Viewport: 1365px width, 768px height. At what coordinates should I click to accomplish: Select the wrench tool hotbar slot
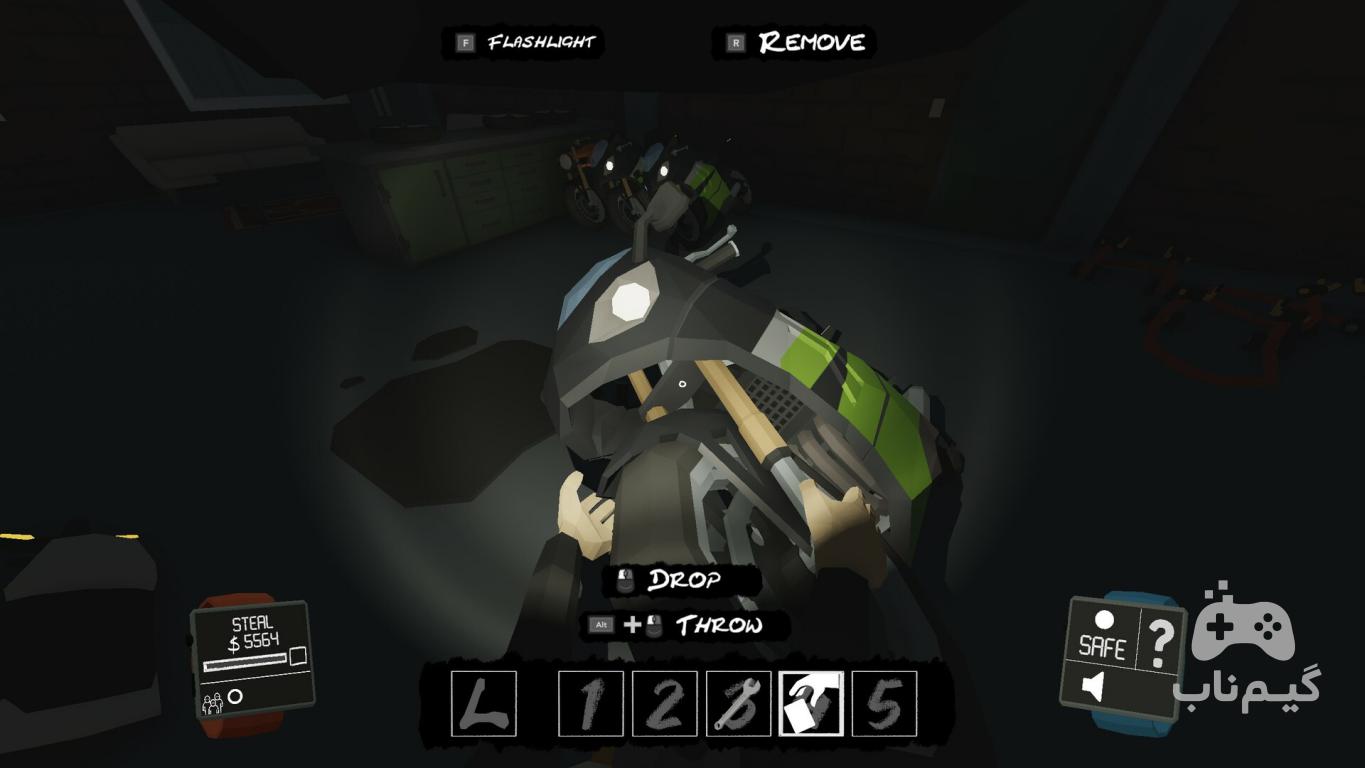click(738, 704)
